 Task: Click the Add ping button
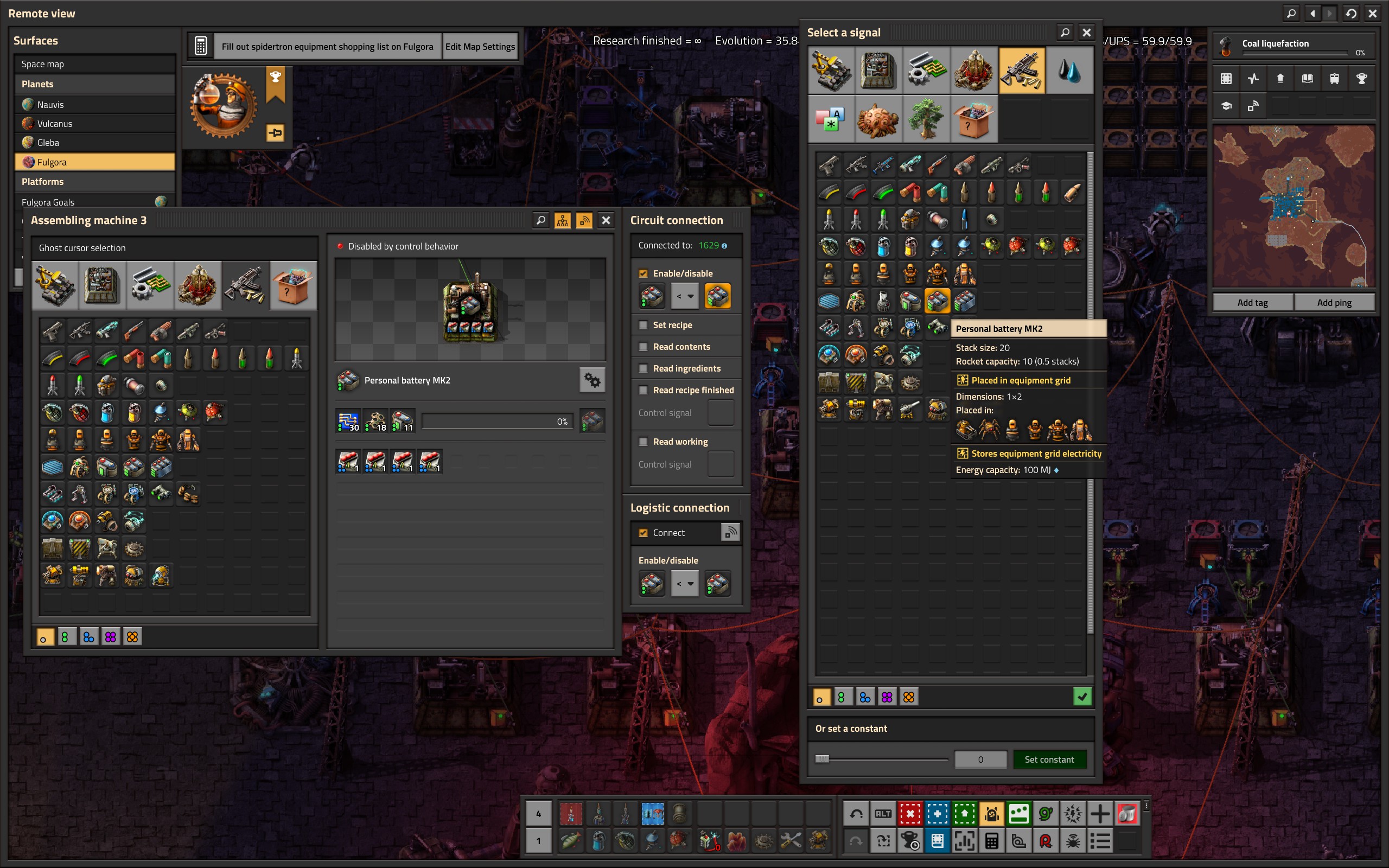1334,303
